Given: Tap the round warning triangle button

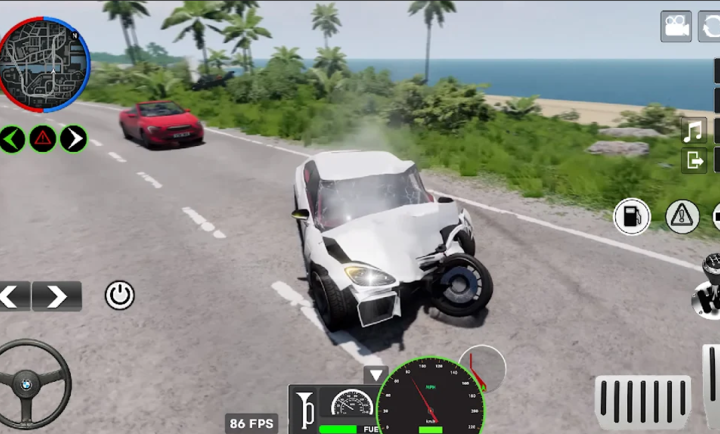Looking at the screenshot, I should pos(682,216).
